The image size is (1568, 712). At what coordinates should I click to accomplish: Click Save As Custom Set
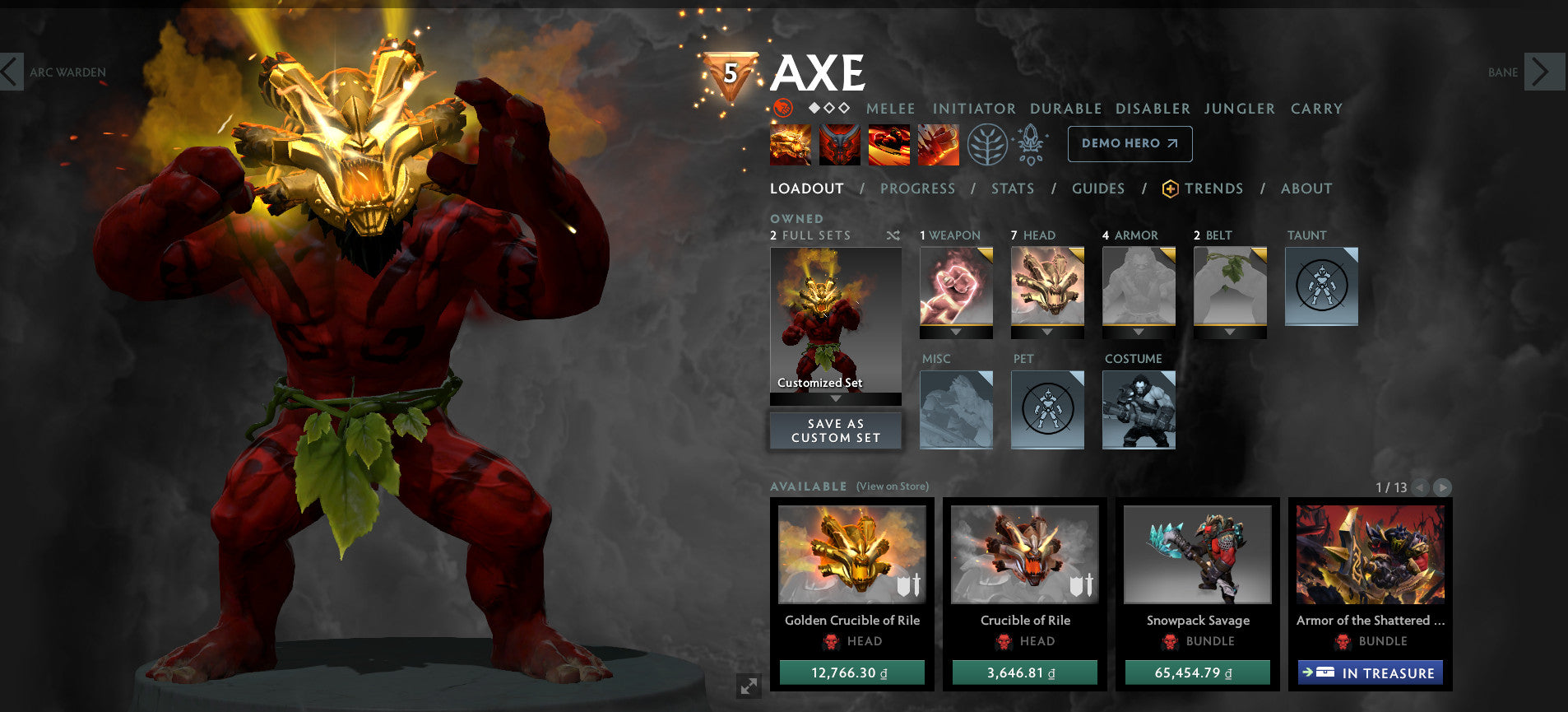coord(835,430)
